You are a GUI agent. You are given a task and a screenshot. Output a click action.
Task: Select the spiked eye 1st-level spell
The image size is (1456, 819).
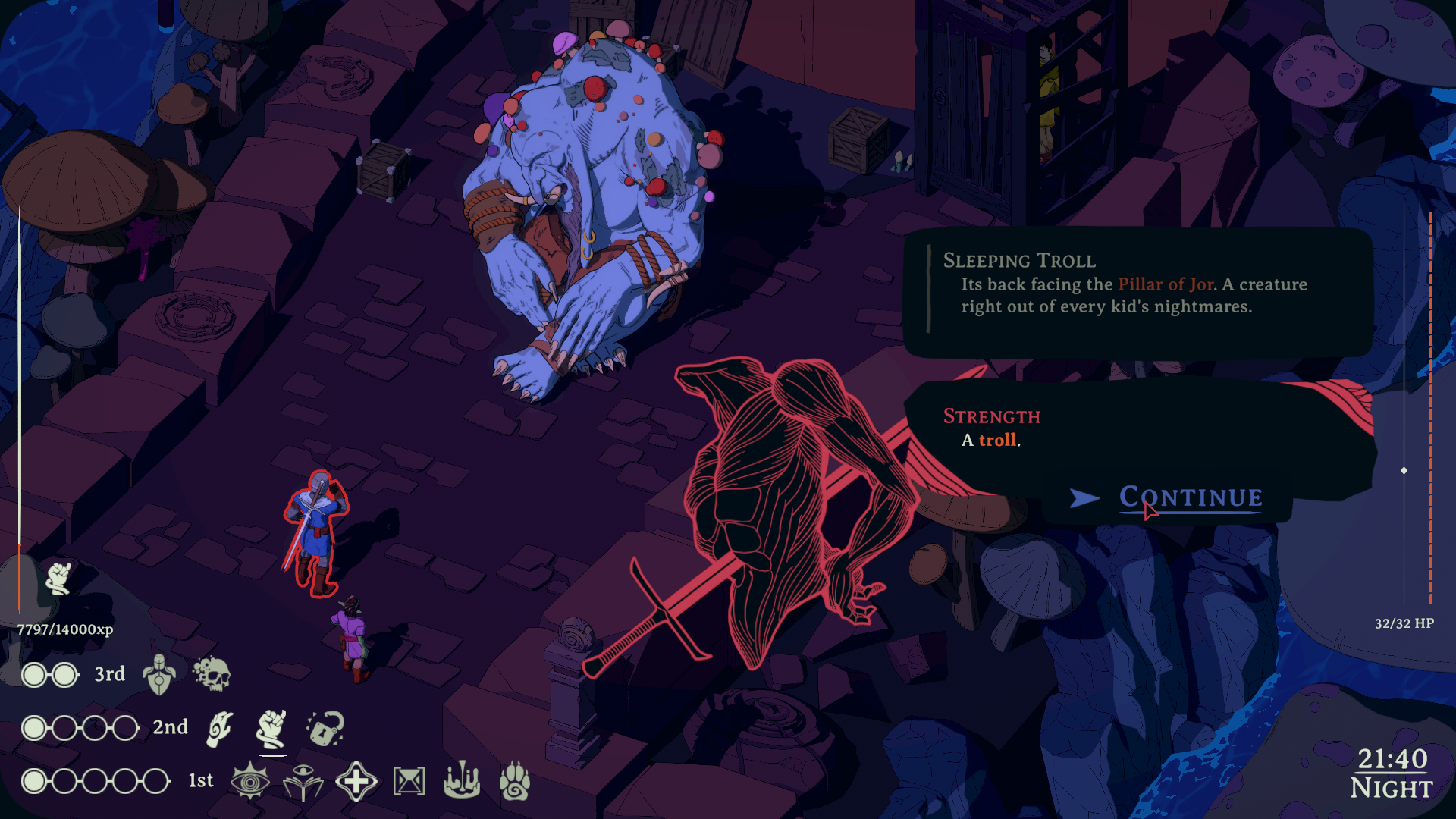point(250,782)
